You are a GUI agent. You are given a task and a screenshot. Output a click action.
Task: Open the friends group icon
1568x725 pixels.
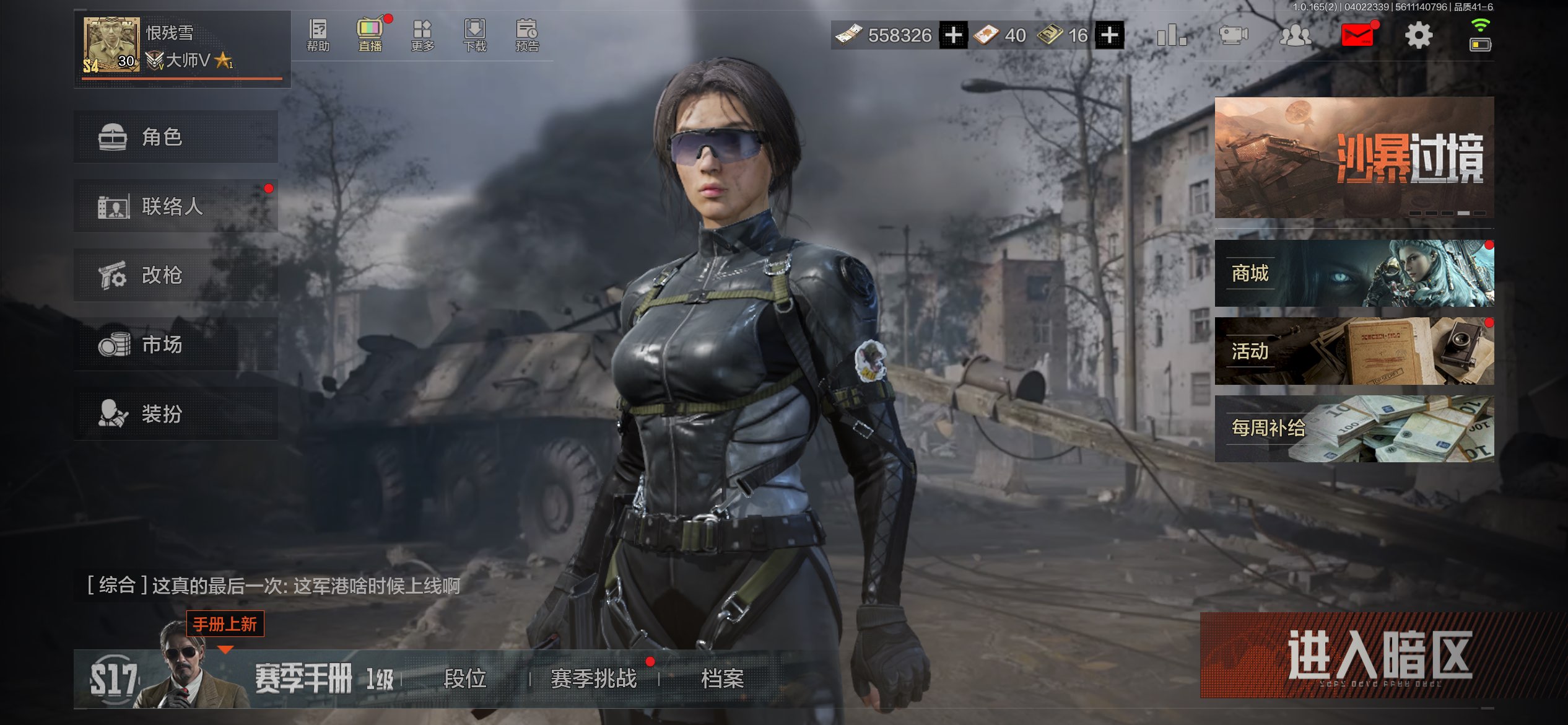[x=1295, y=35]
